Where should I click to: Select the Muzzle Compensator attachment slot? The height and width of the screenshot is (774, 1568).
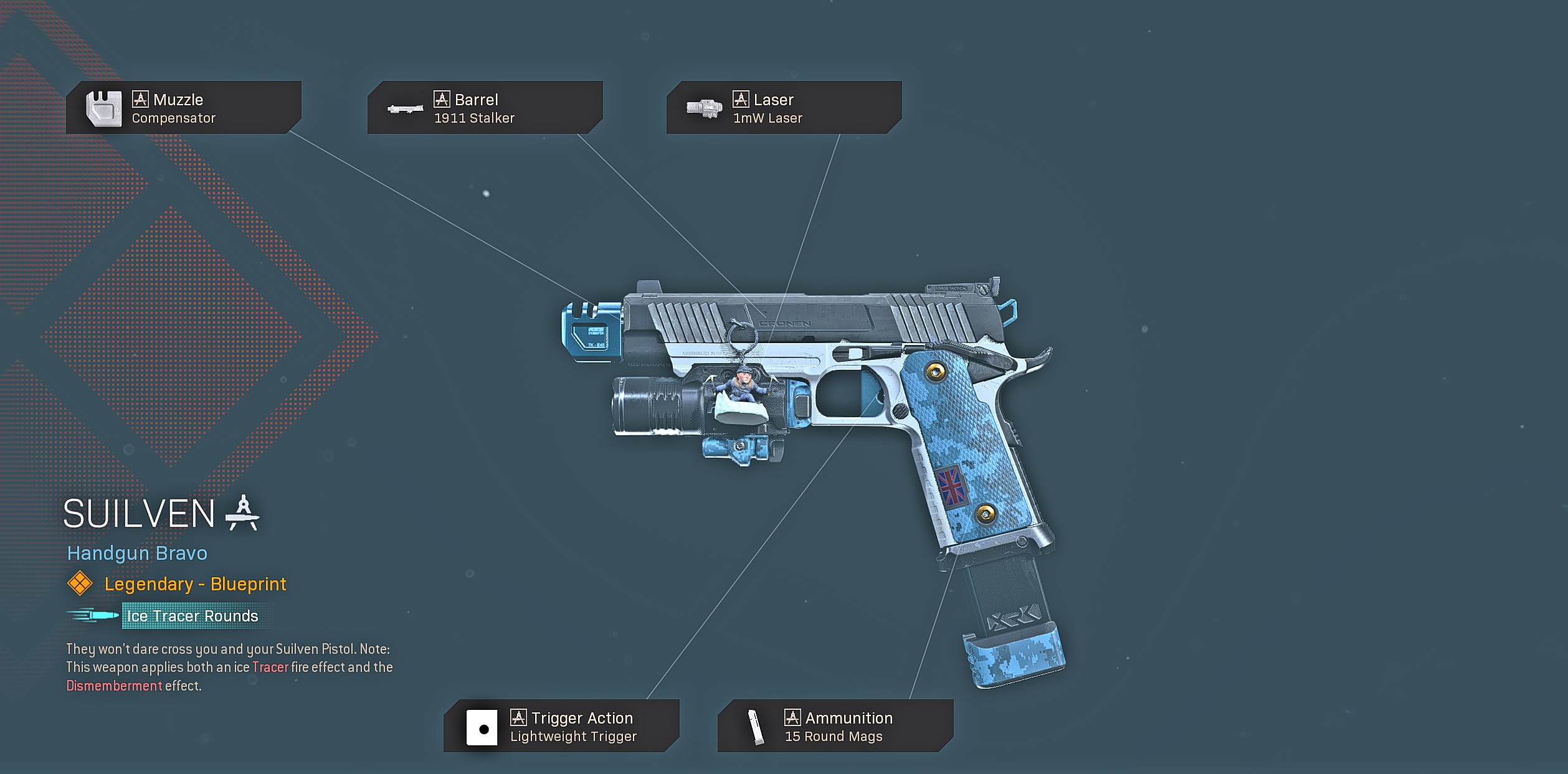coord(183,108)
